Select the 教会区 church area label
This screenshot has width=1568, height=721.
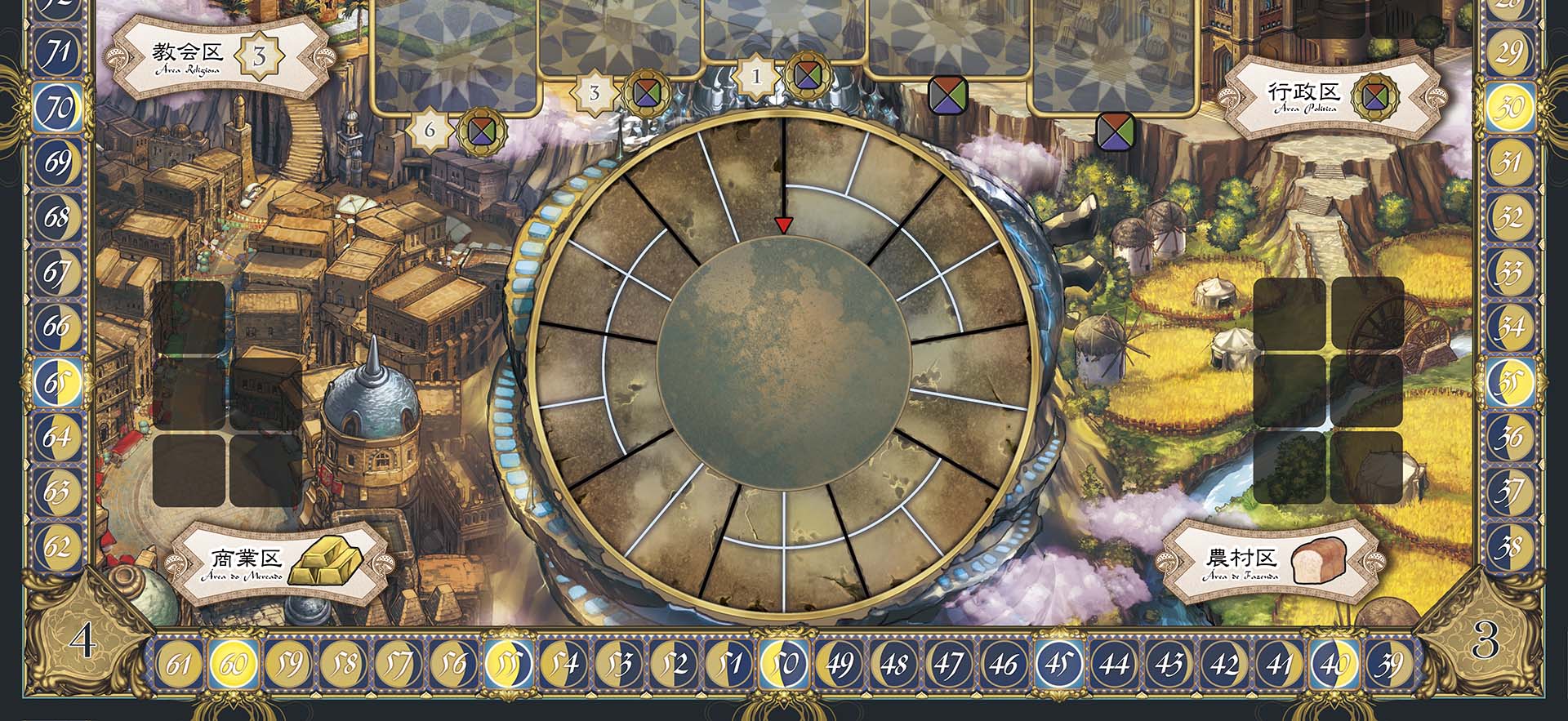point(188,56)
